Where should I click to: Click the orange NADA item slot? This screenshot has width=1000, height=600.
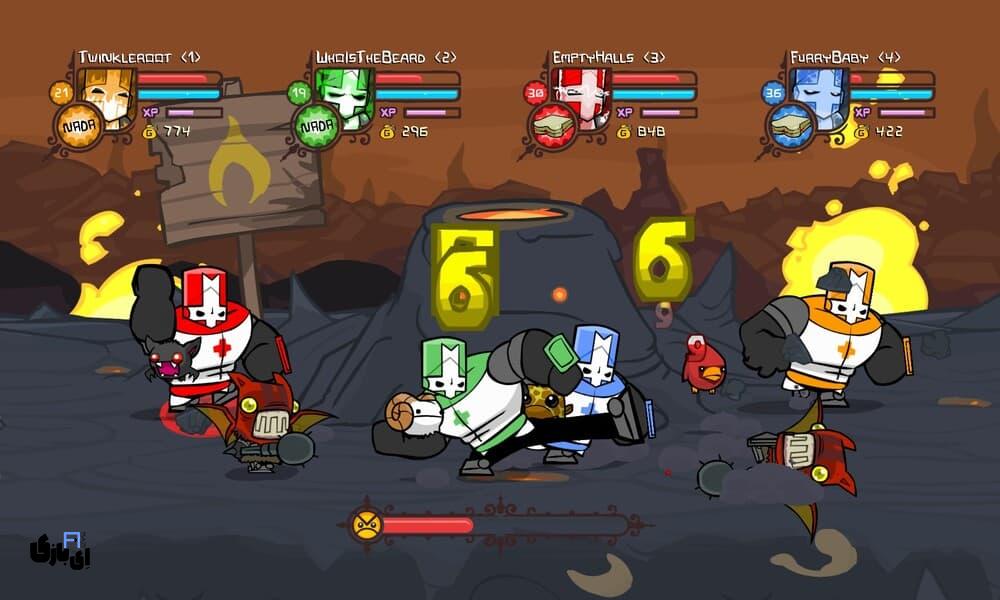click(x=78, y=127)
